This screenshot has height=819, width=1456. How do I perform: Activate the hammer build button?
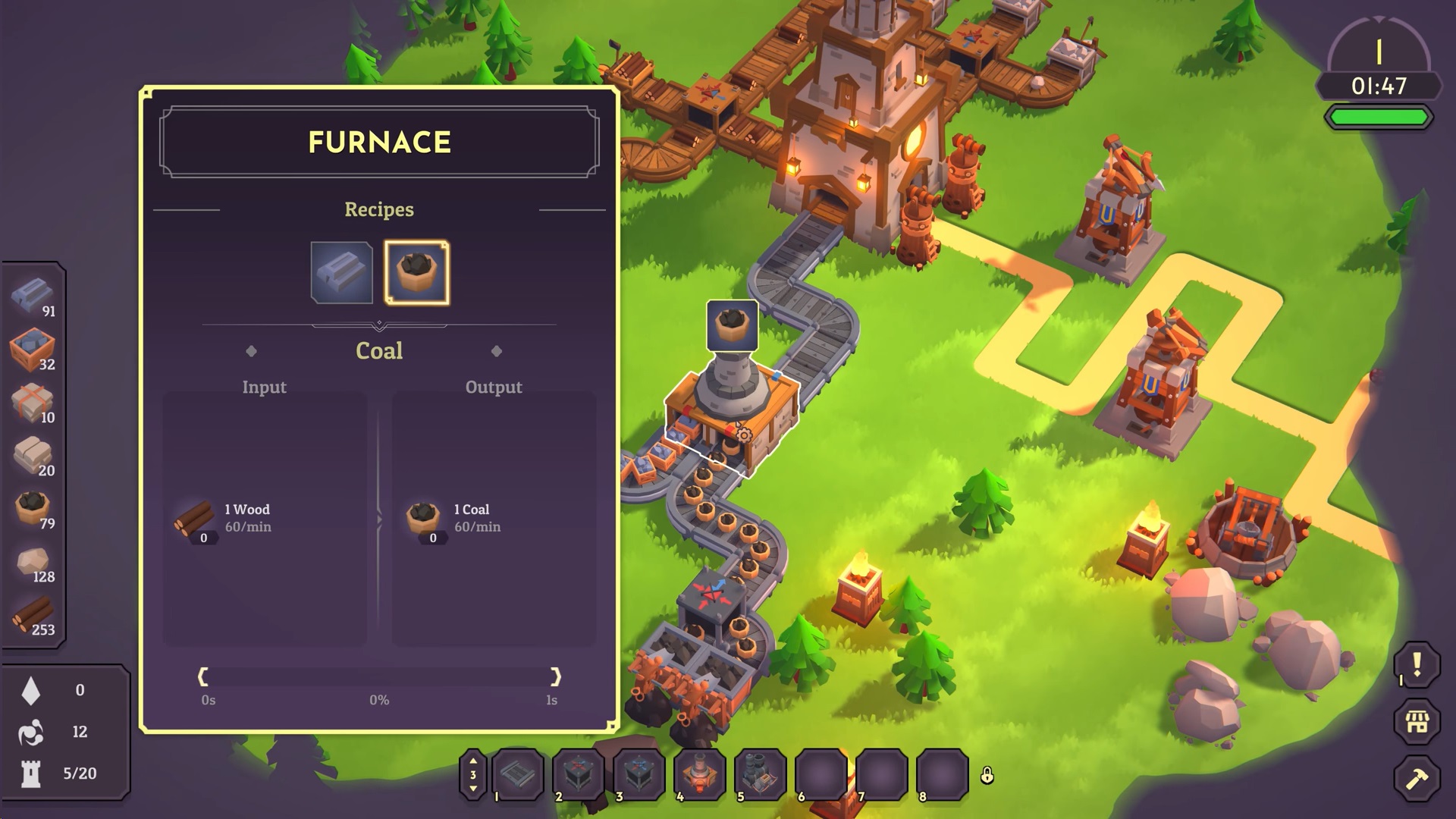click(x=1417, y=778)
